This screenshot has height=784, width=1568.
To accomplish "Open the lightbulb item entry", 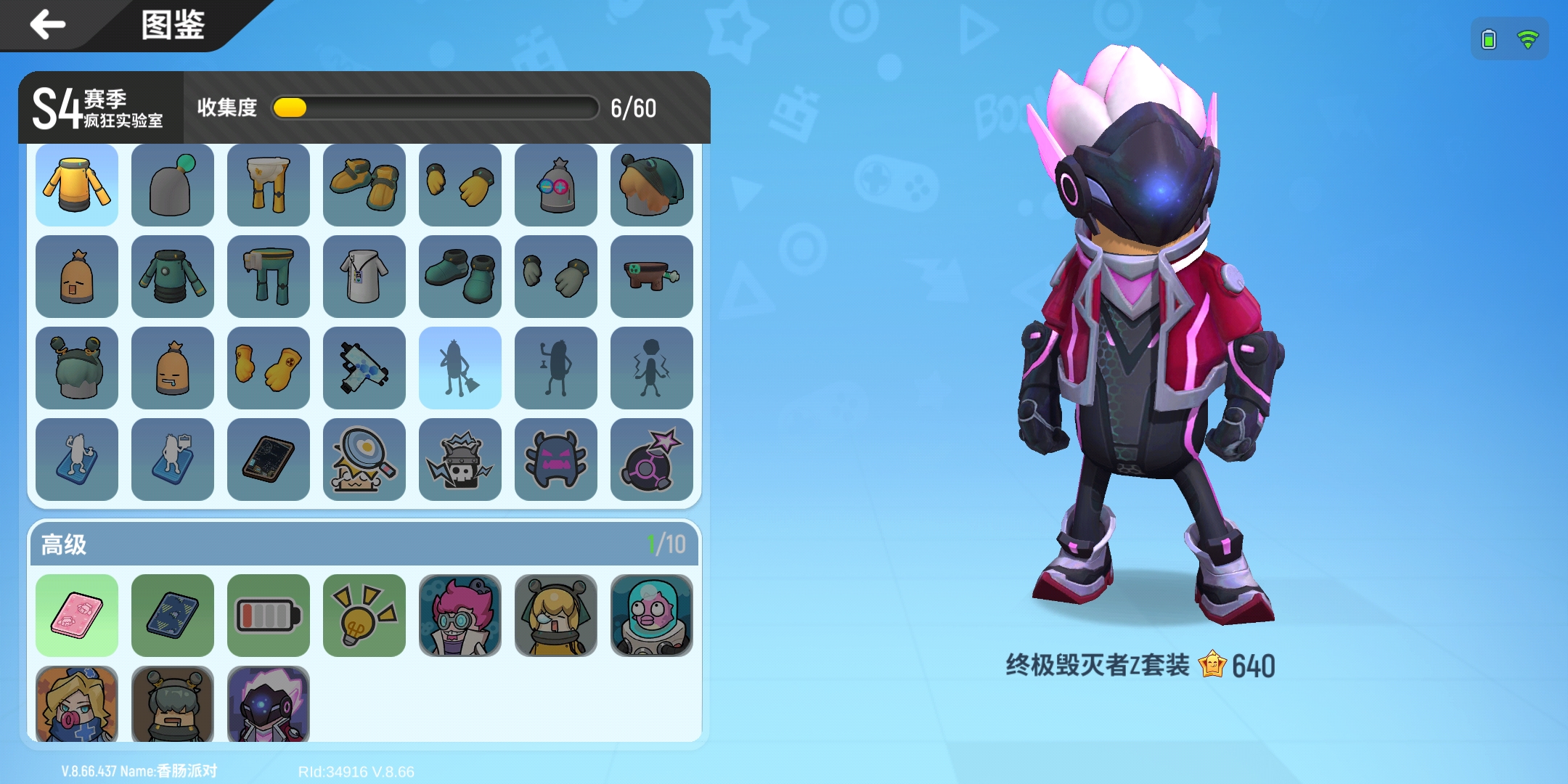I will (364, 615).
